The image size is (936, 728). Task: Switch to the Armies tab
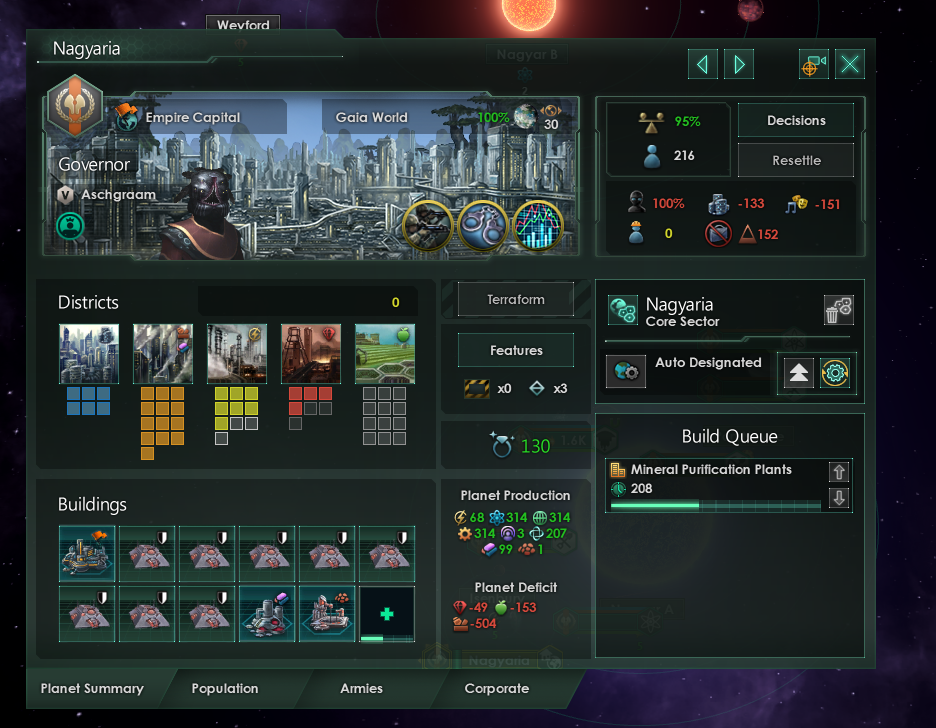coord(362,688)
